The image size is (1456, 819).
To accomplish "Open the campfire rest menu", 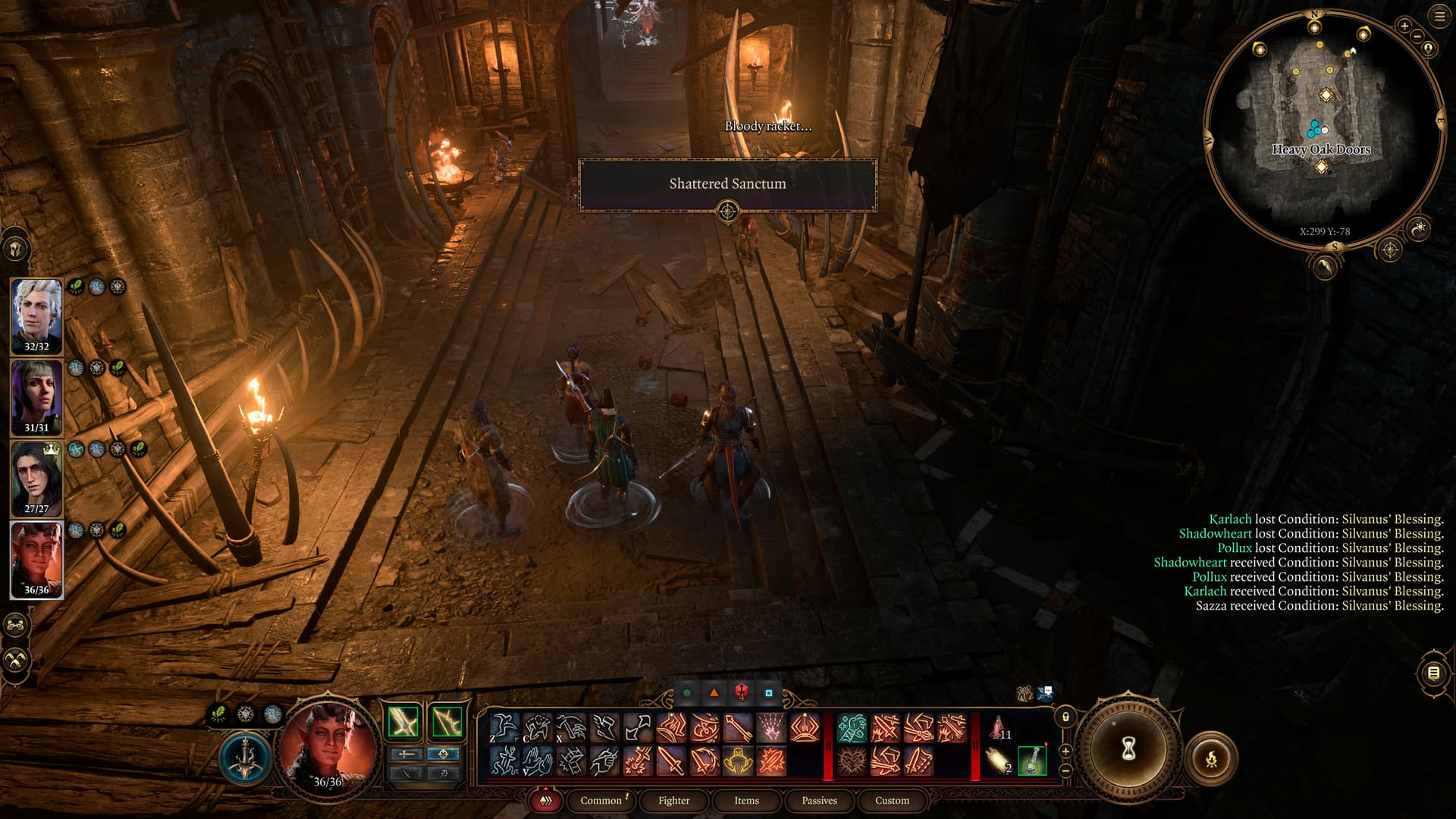I will click(x=1211, y=758).
